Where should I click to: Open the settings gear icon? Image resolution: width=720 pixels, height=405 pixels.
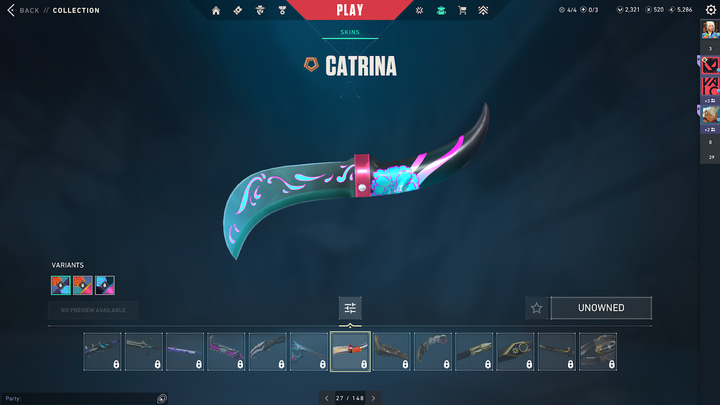click(711, 10)
